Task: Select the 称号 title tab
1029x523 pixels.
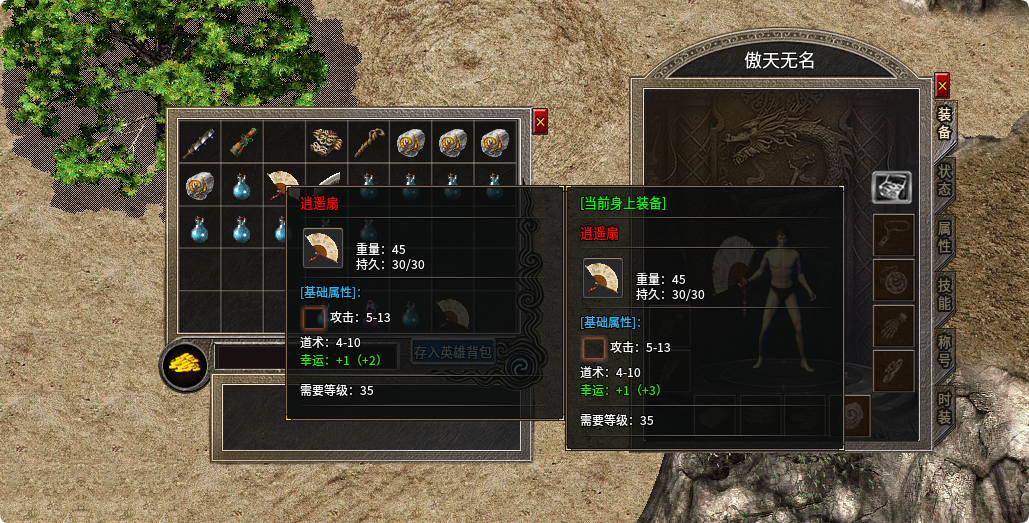Action: tap(944, 351)
